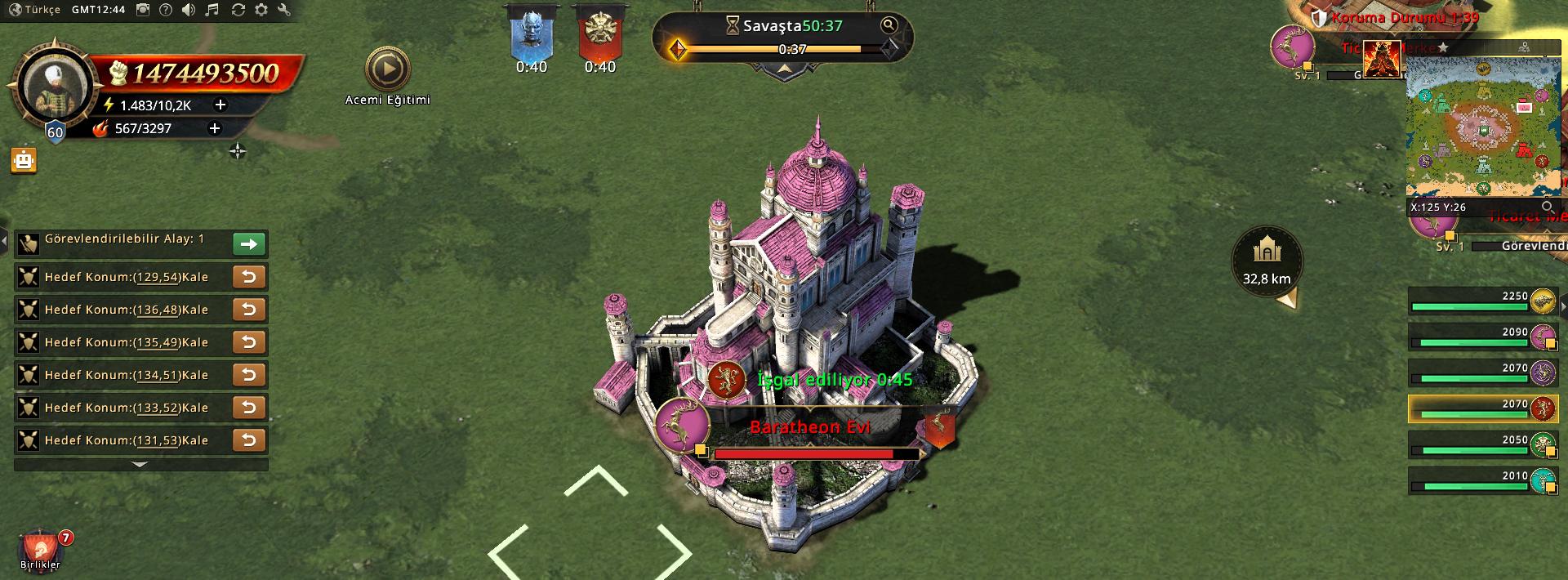Click the green arrow for assignable regiments
Screen dimensions: 1568x580
pyautogui.click(x=249, y=243)
